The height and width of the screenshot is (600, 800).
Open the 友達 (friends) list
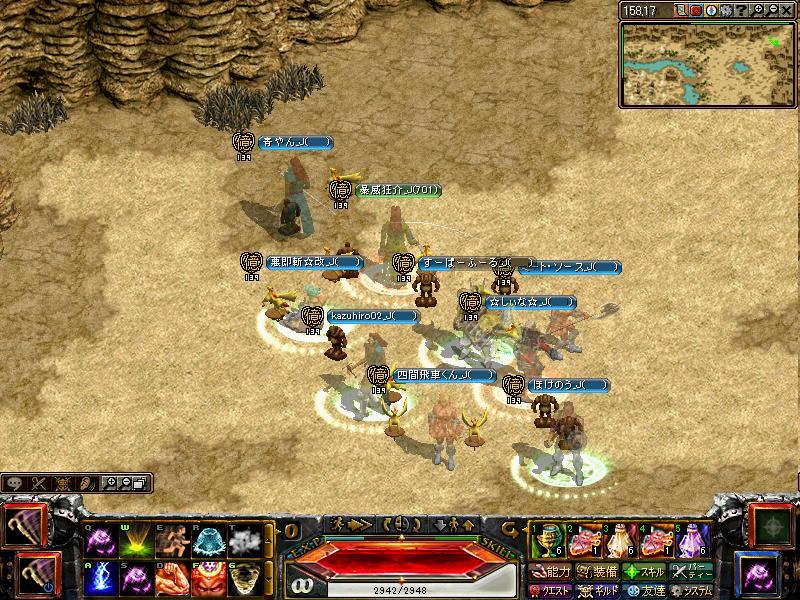point(645,590)
